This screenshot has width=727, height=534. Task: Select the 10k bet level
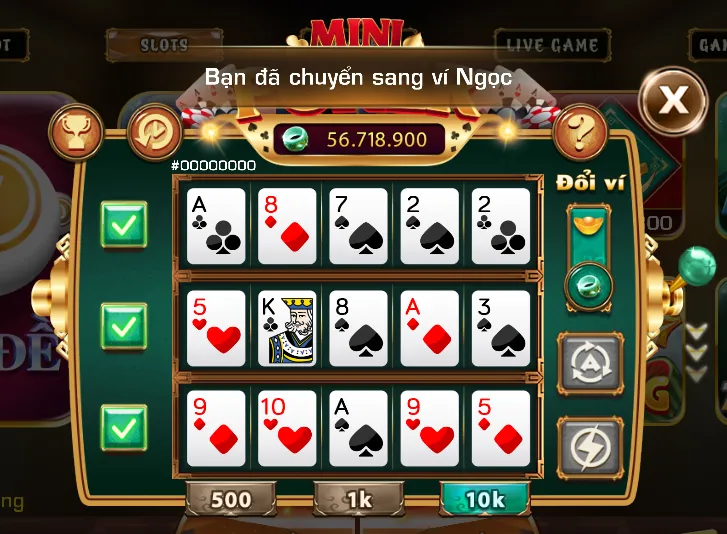pos(486,498)
